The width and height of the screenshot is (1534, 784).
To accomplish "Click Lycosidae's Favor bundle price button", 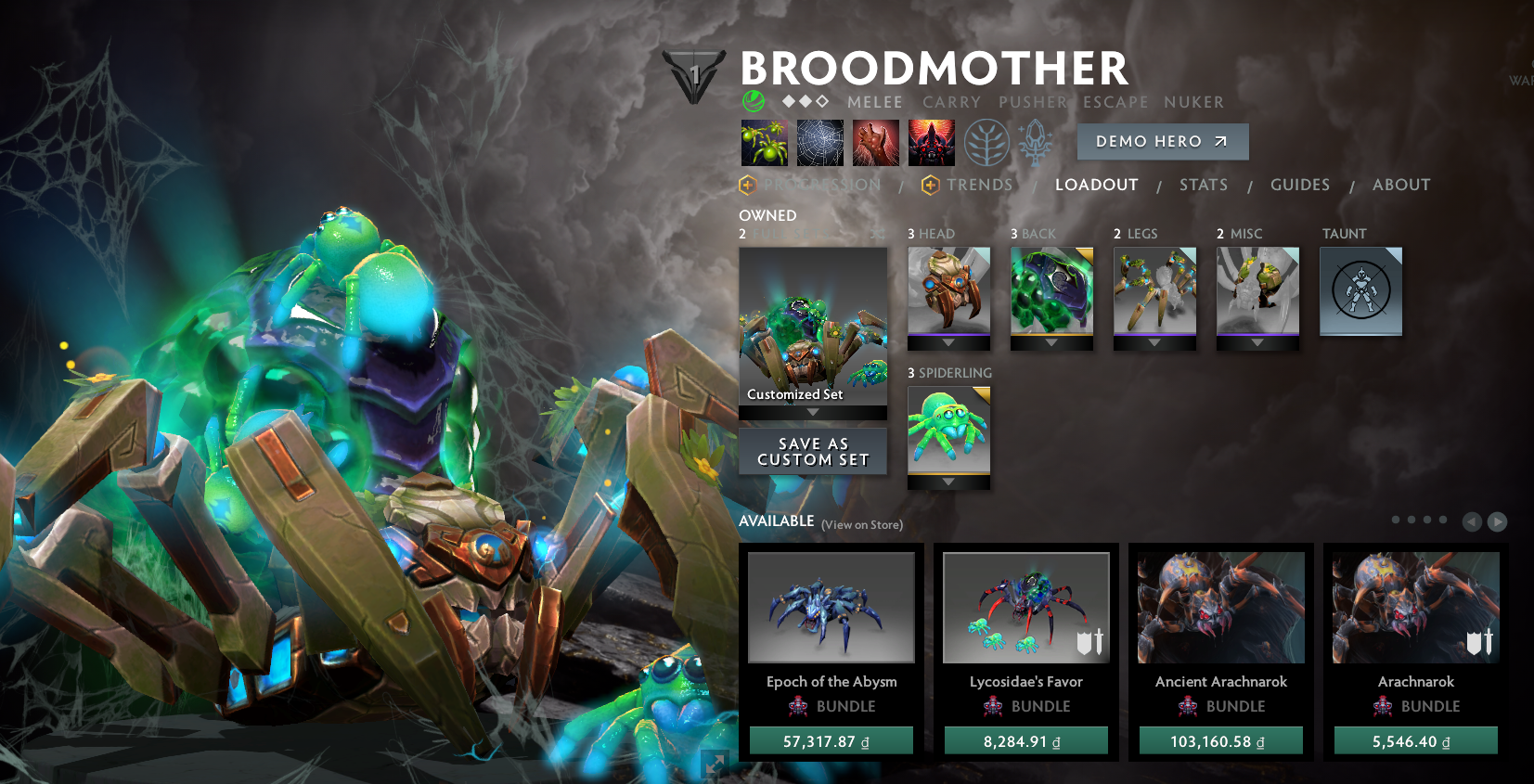I will [x=1025, y=740].
